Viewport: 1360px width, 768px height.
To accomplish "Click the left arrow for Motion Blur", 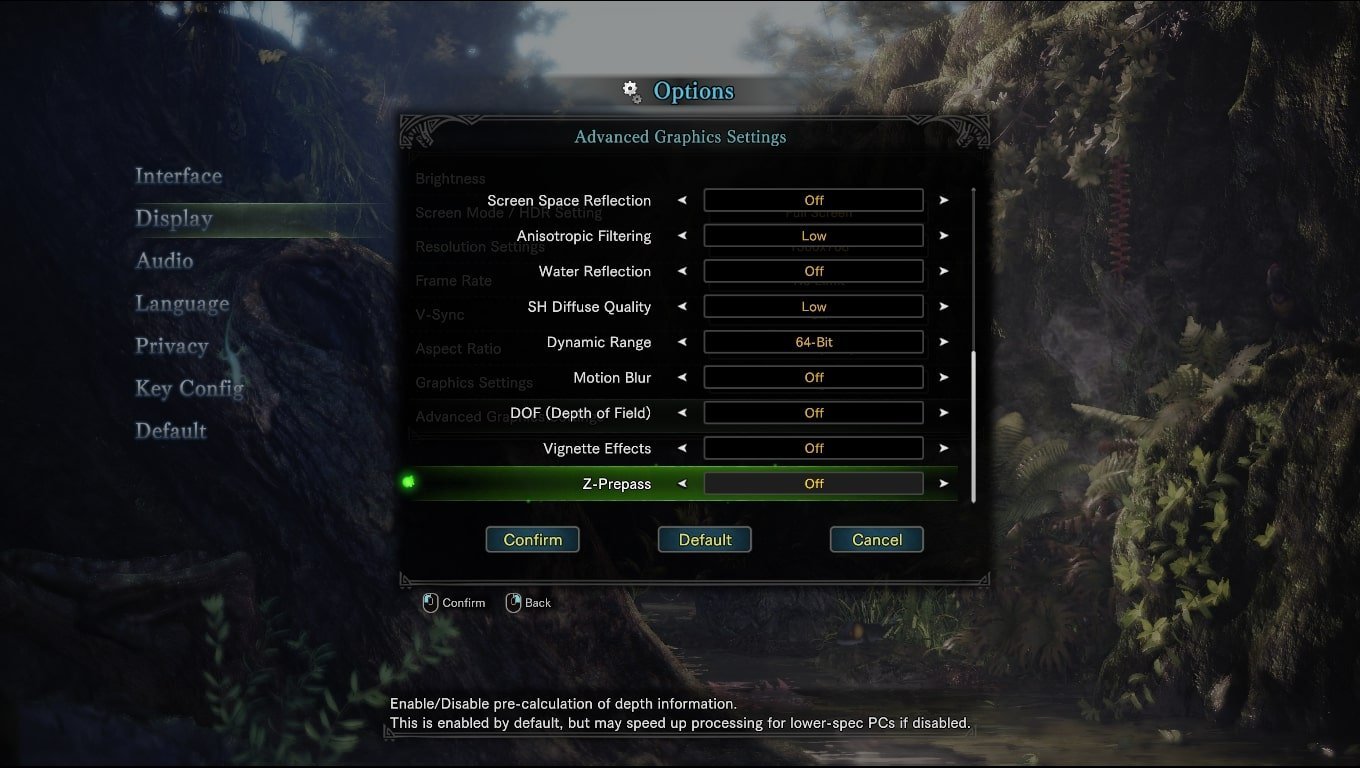I will pos(682,378).
